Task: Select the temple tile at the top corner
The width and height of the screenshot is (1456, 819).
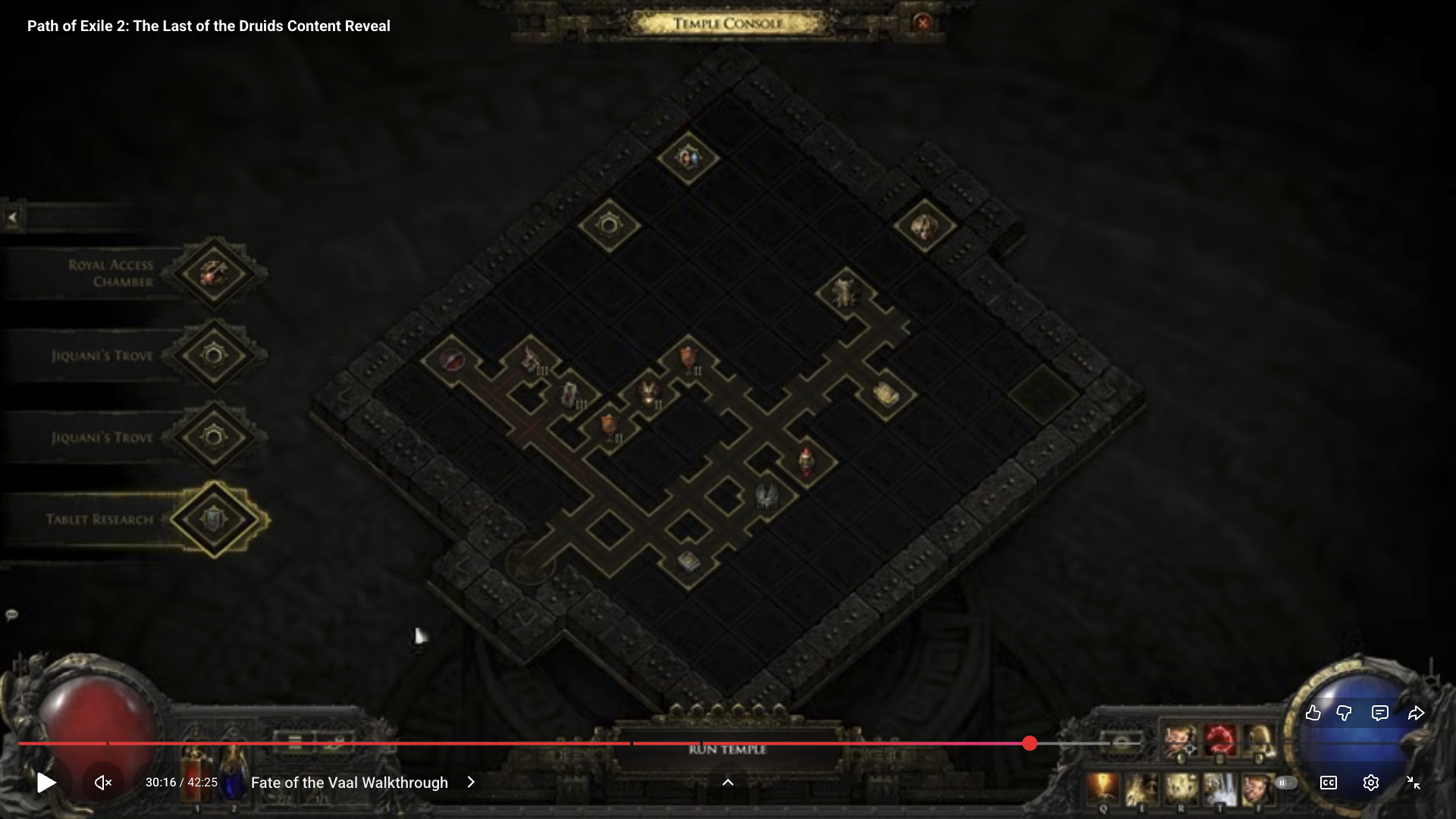Action: [x=688, y=158]
